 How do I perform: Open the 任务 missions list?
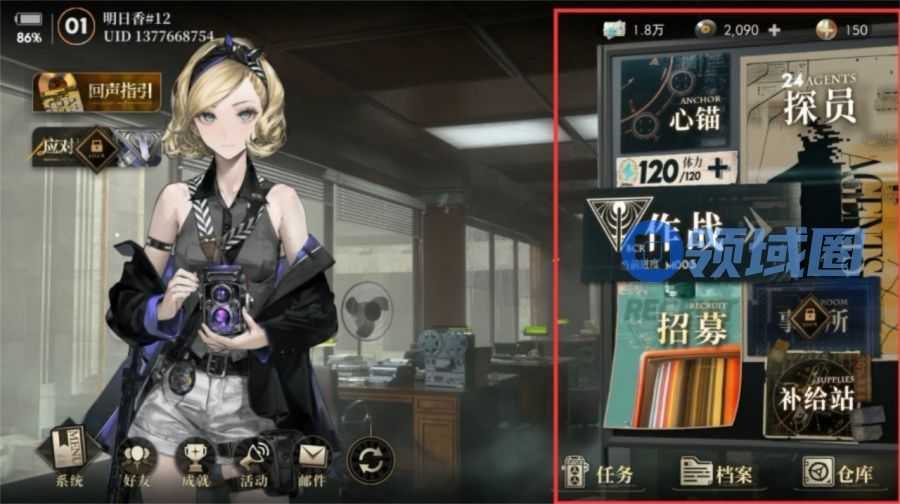pos(603,474)
